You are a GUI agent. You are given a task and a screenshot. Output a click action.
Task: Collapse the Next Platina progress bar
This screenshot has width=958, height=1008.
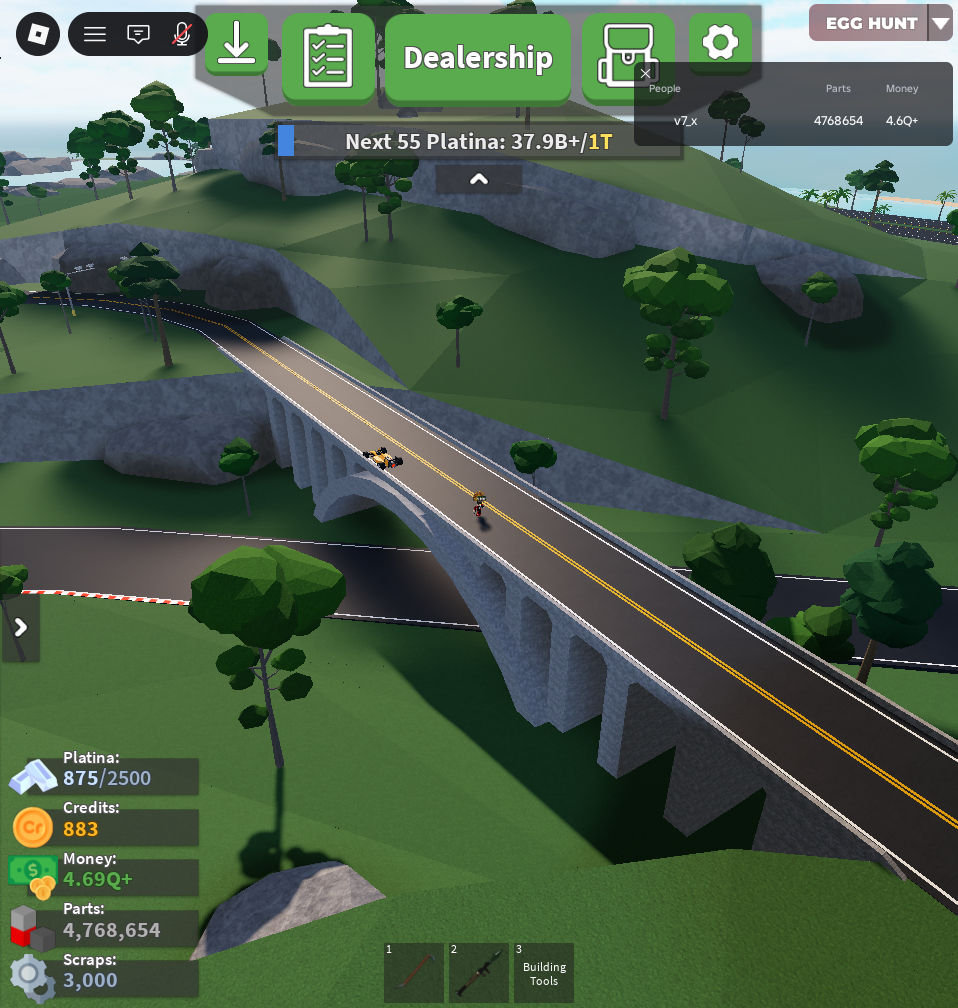(479, 180)
